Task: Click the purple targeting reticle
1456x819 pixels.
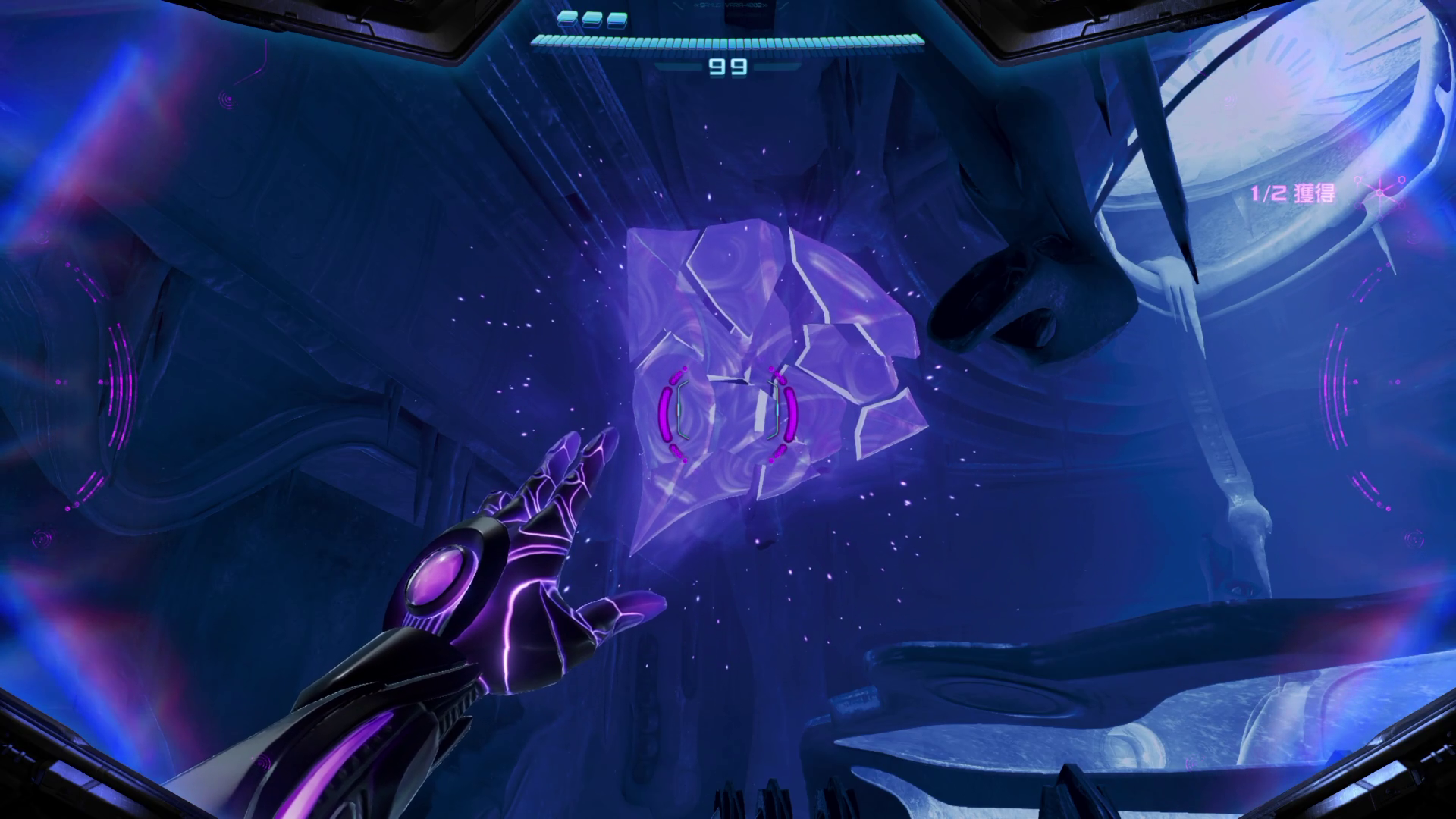Action: tap(728, 413)
